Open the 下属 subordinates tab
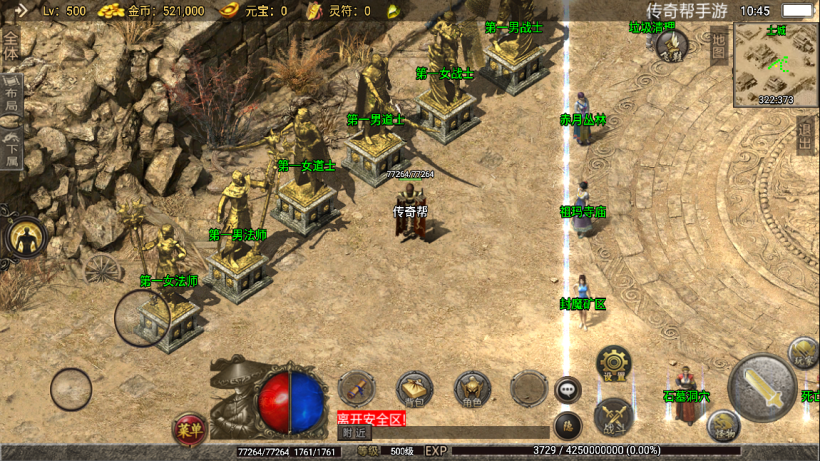 [10, 148]
